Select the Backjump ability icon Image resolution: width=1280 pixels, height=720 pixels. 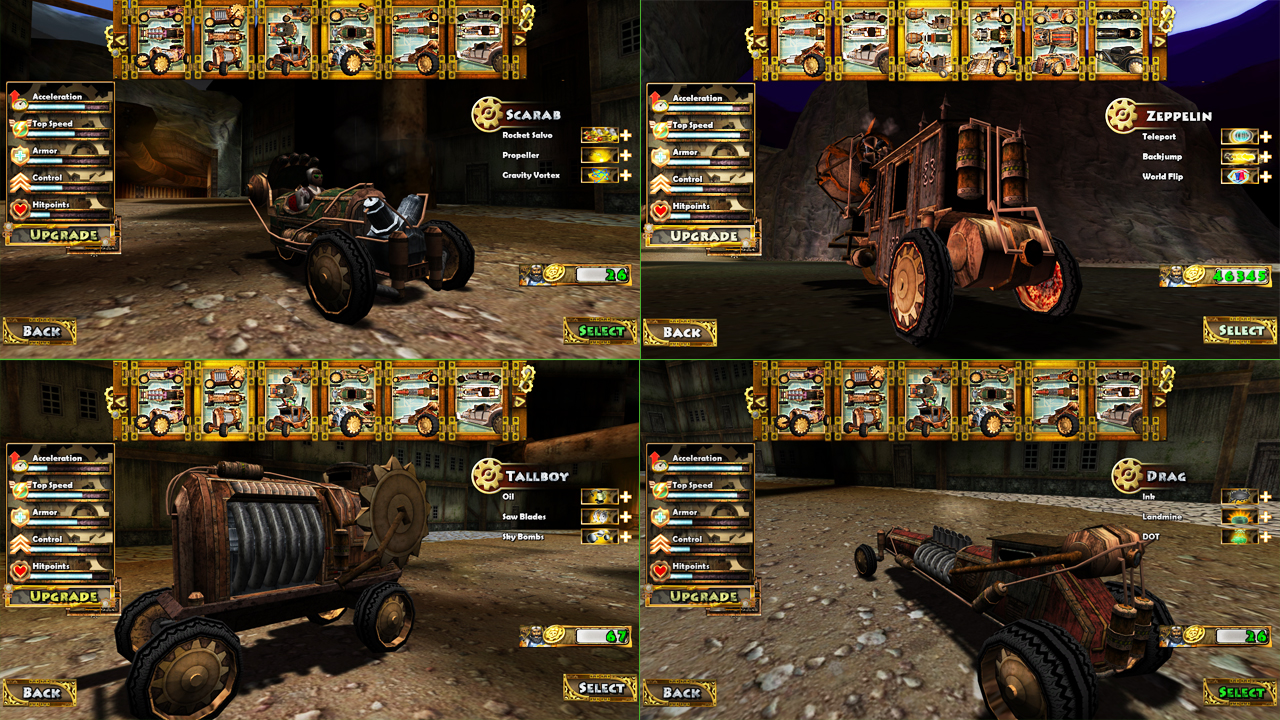coord(1240,155)
